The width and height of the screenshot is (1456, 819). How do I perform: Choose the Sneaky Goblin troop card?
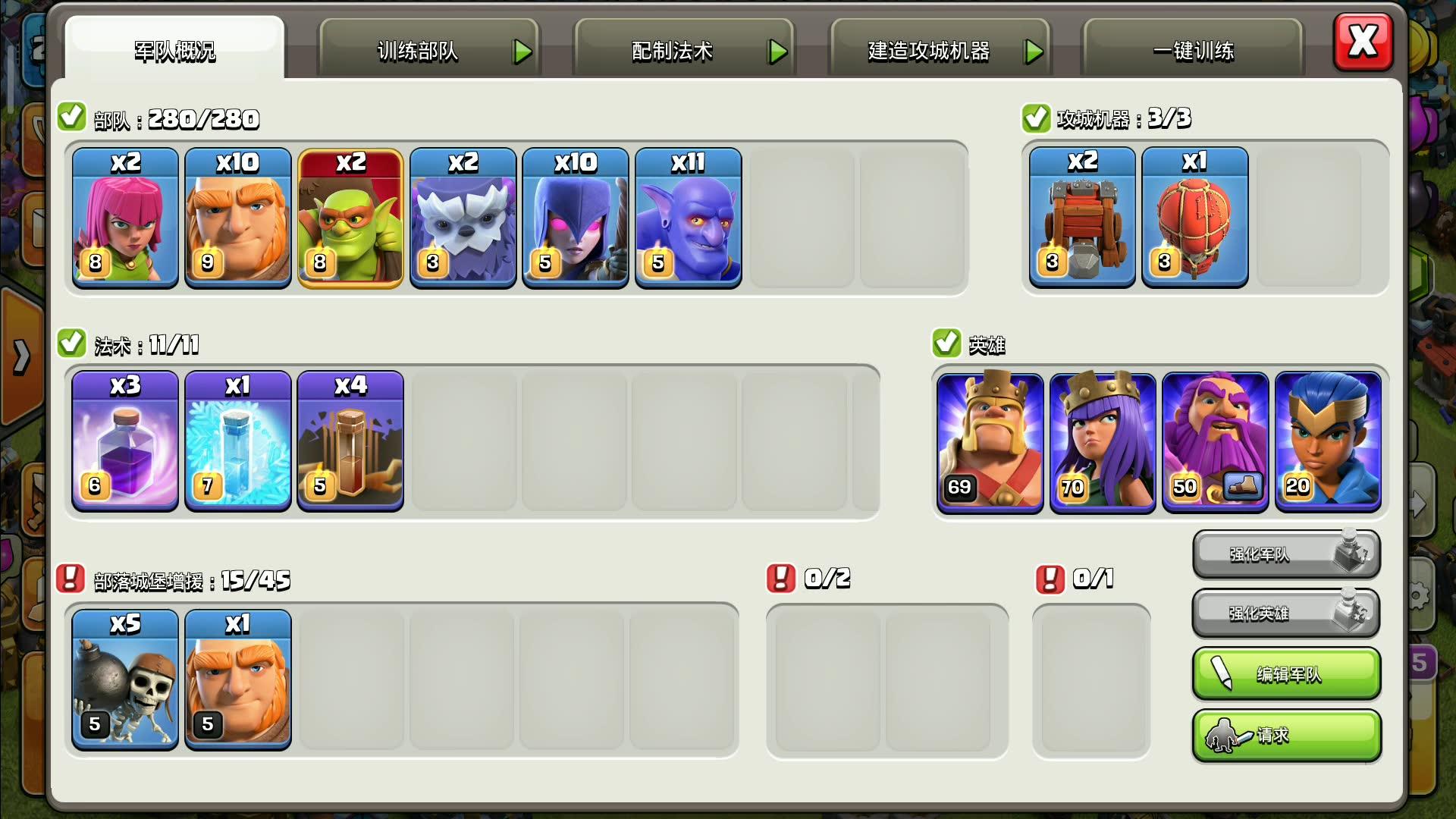[x=350, y=218]
